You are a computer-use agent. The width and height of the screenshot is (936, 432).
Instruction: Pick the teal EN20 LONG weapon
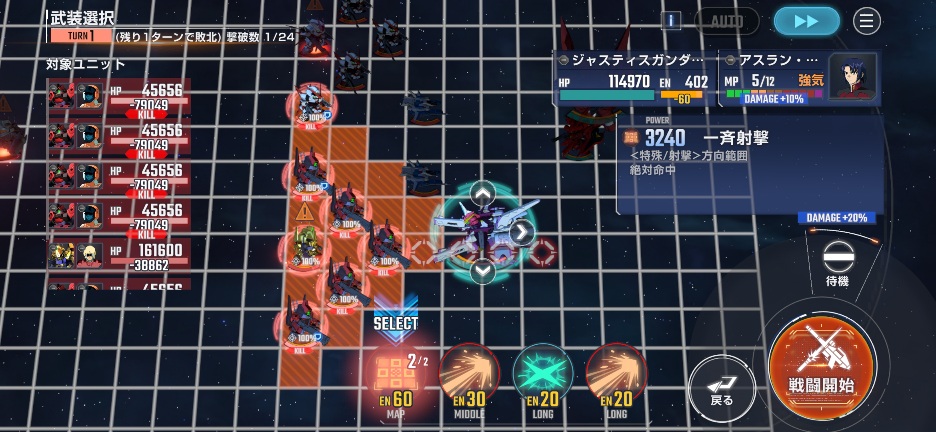(x=543, y=376)
